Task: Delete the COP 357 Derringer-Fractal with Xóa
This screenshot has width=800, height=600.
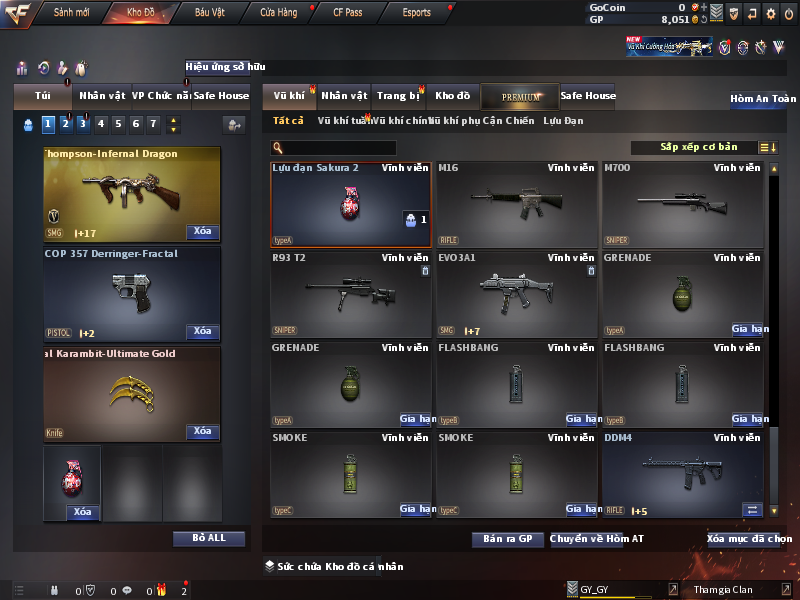Action: pyautogui.click(x=202, y=331)
